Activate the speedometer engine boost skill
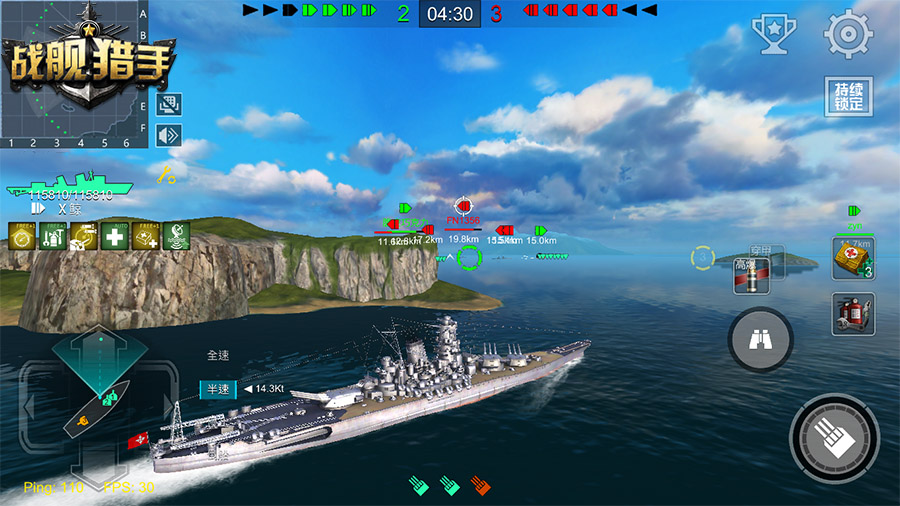This screenshot has height=506, width=900. [22, 236]
